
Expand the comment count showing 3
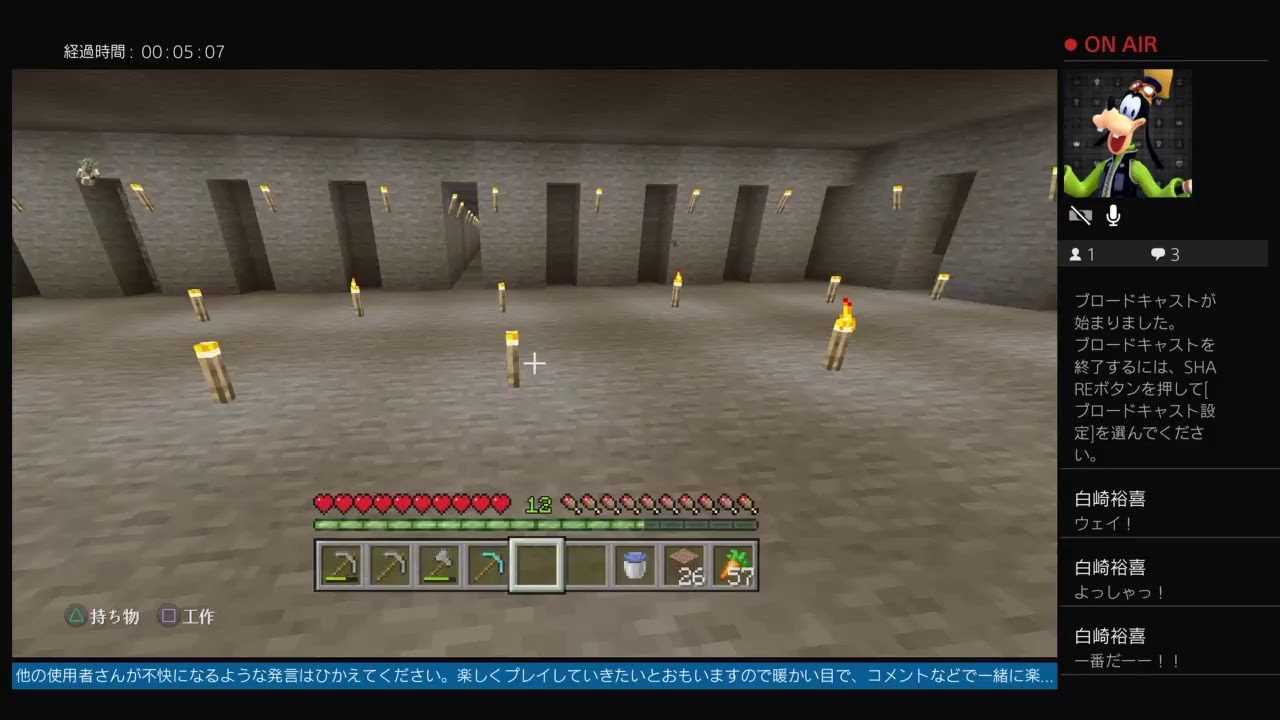1163,254
